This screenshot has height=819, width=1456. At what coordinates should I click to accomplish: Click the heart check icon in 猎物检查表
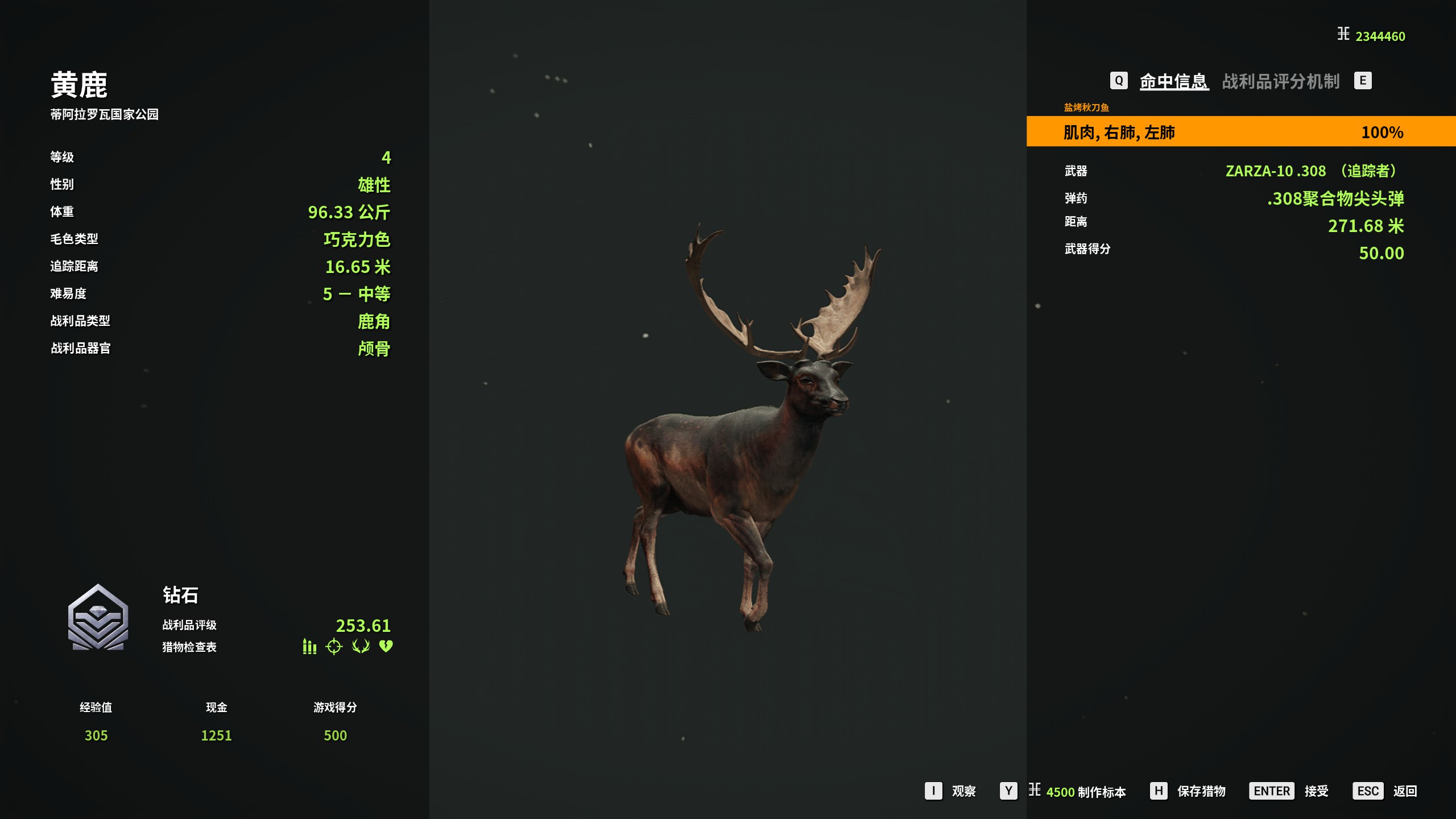pos(386,647)
